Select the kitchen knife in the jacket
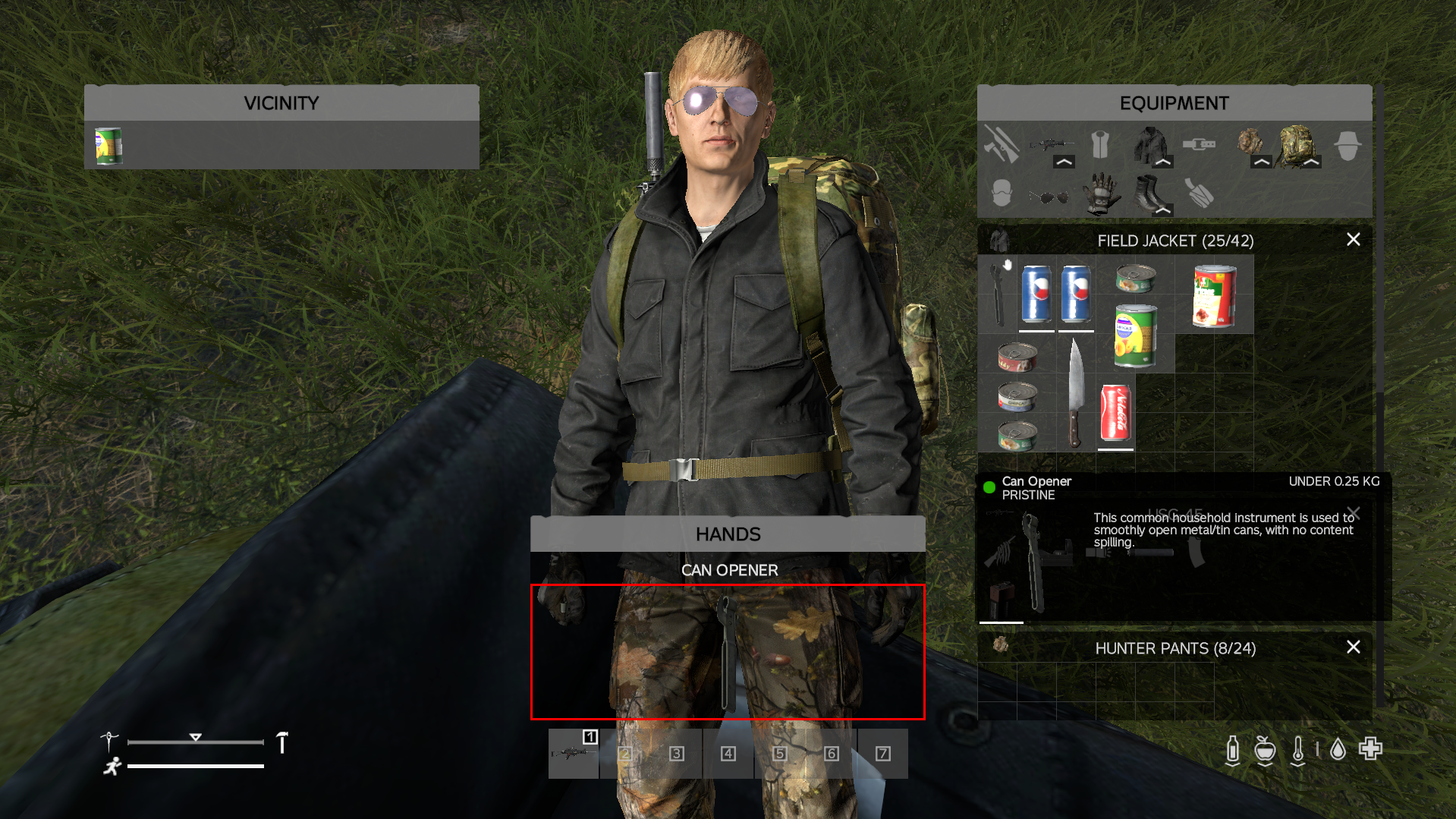 tap(1075, 393)
